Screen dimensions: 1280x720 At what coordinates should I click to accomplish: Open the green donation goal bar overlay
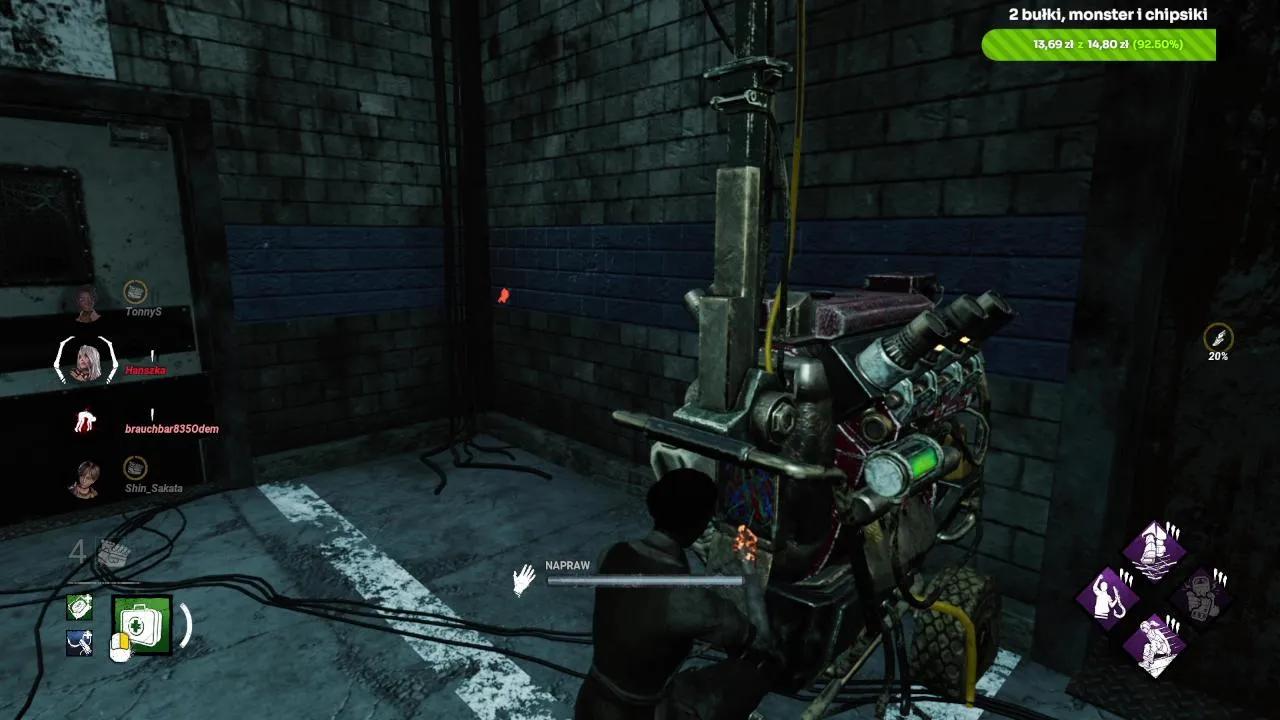point(1098,45)
